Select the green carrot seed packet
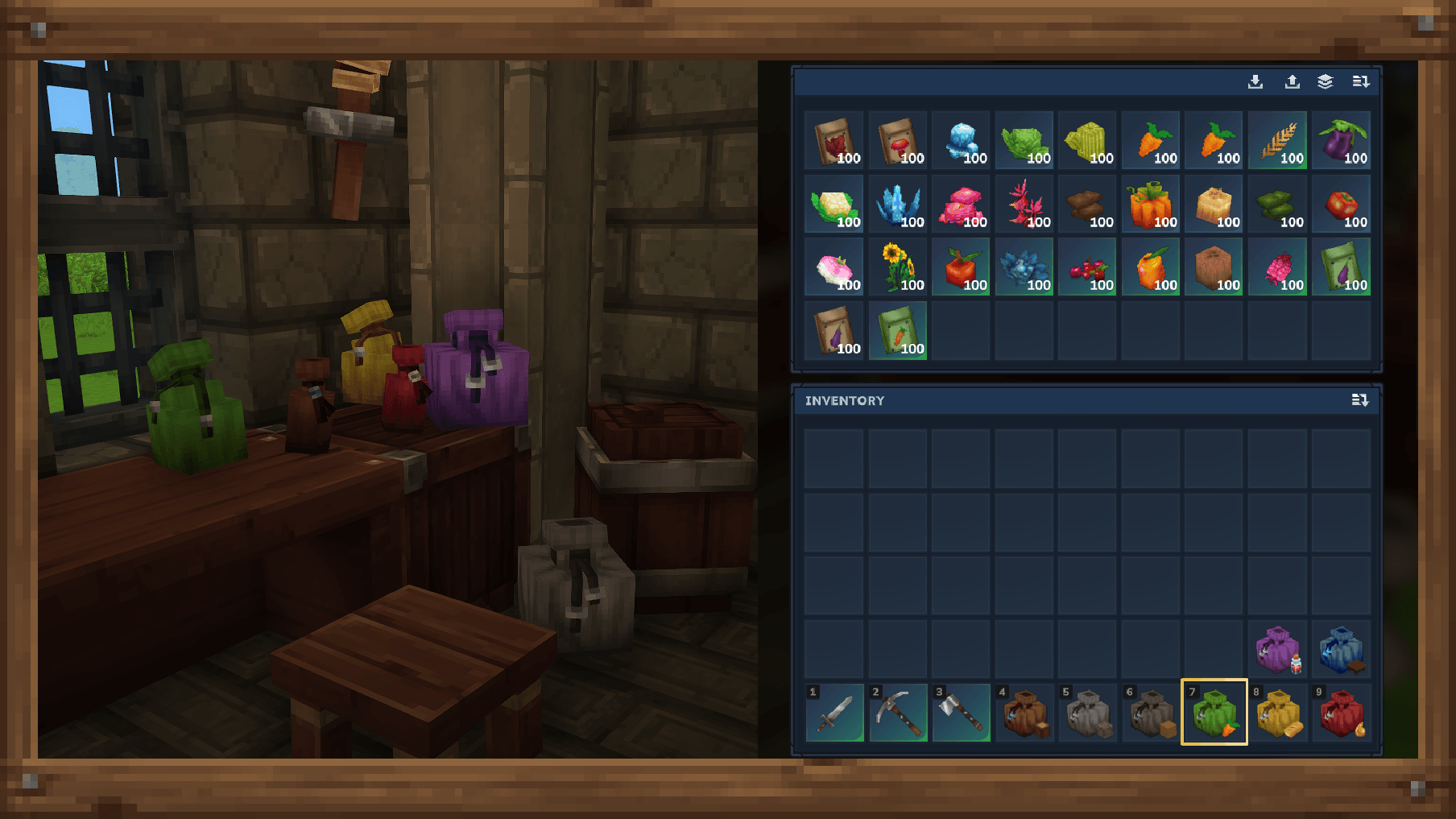The width and height of the screenshot is (1456, 819). (x=897, y=331)
